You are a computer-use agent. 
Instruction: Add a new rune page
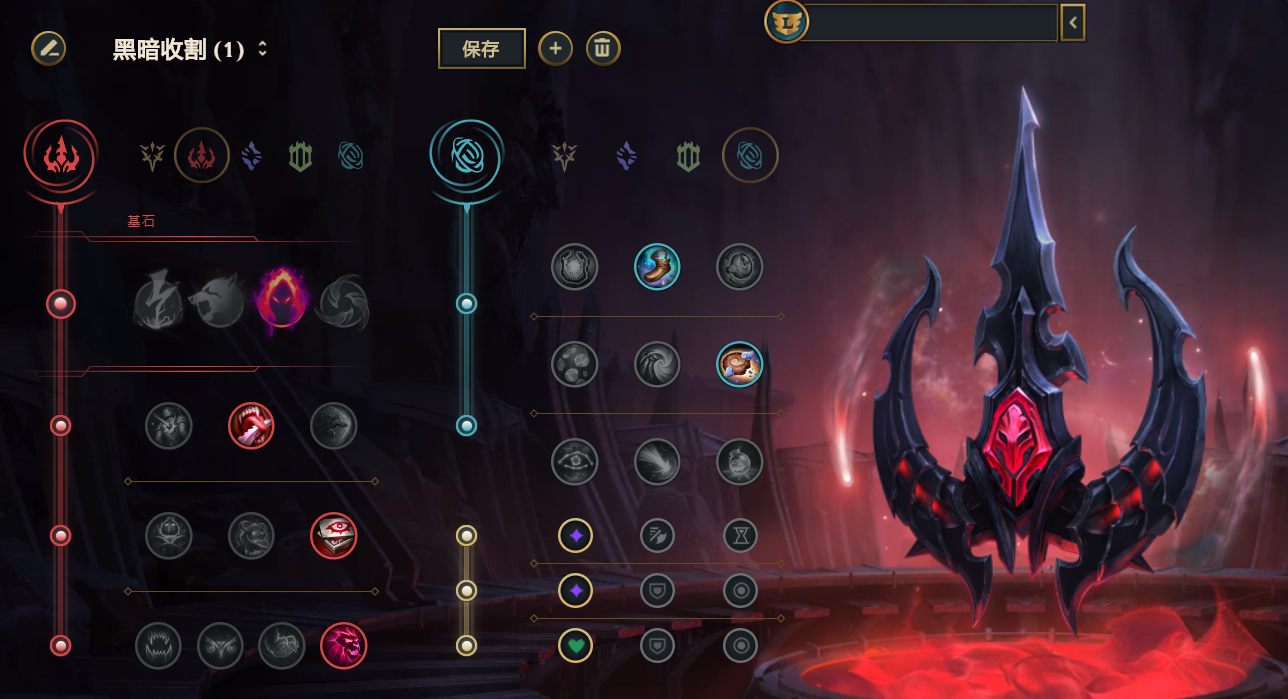coord(555,48)
